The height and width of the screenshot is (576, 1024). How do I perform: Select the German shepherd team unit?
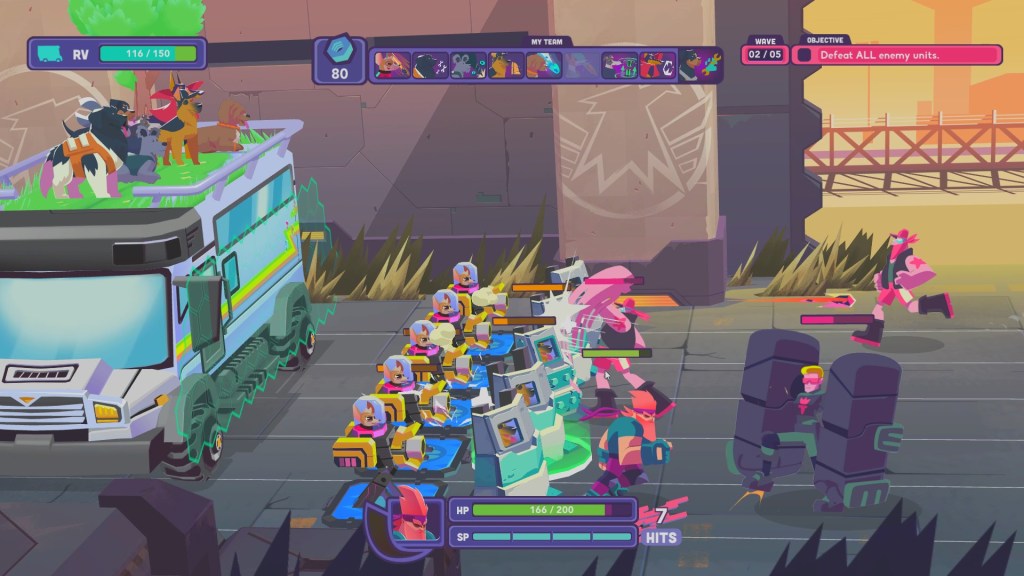(506, 65)
